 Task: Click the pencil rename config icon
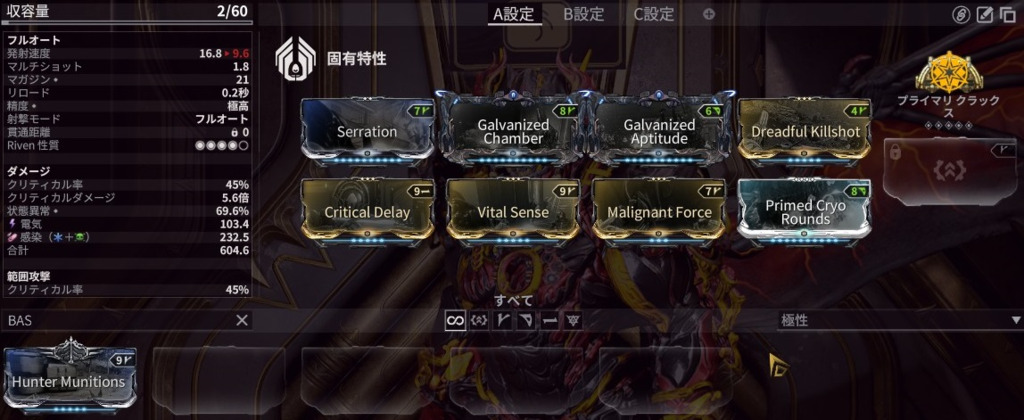(984, 14)
